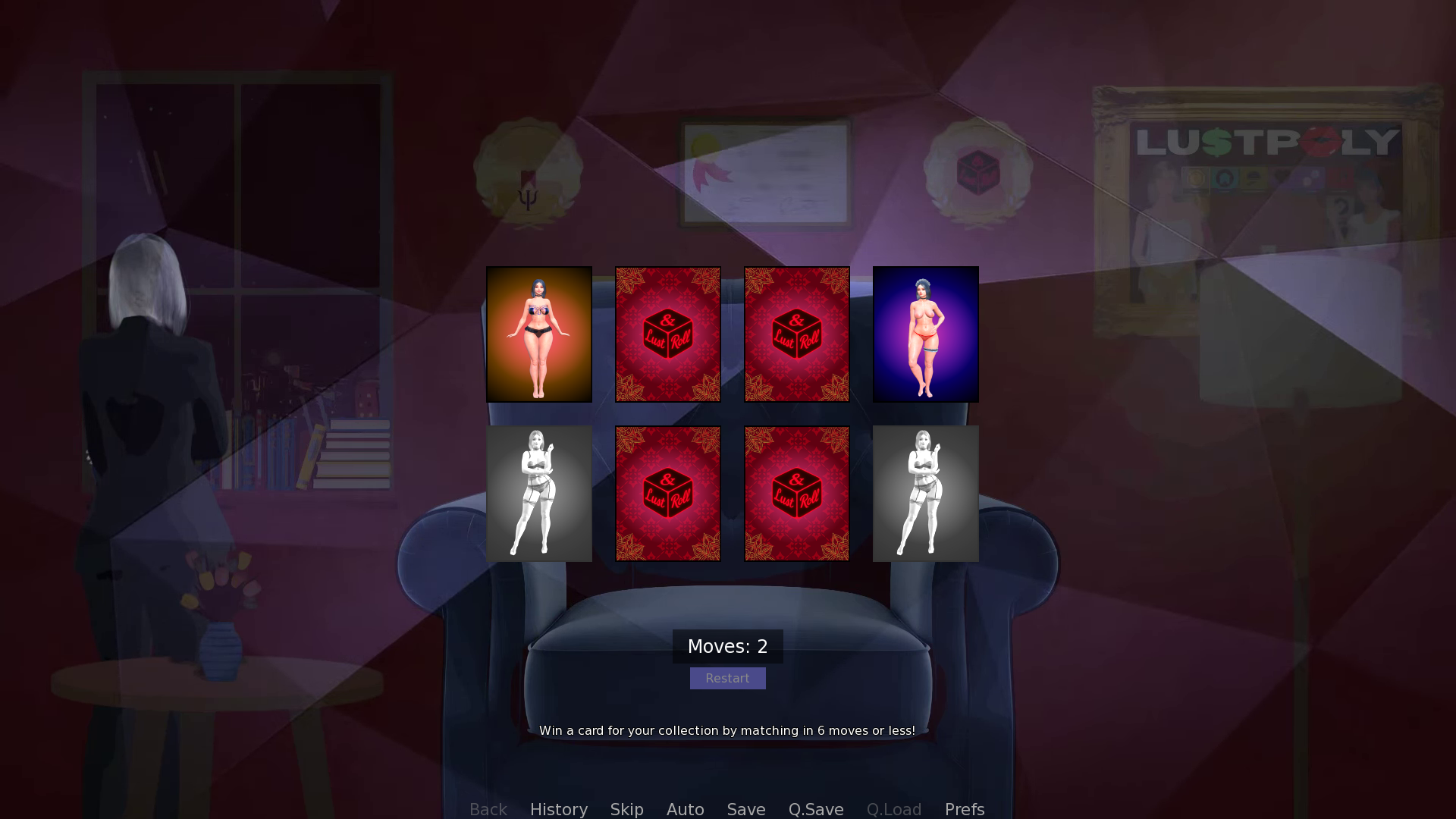Flip the top-left face-down Lust&Roll card
Viewport: 1456px width, 819px height.
click(667, 334)
